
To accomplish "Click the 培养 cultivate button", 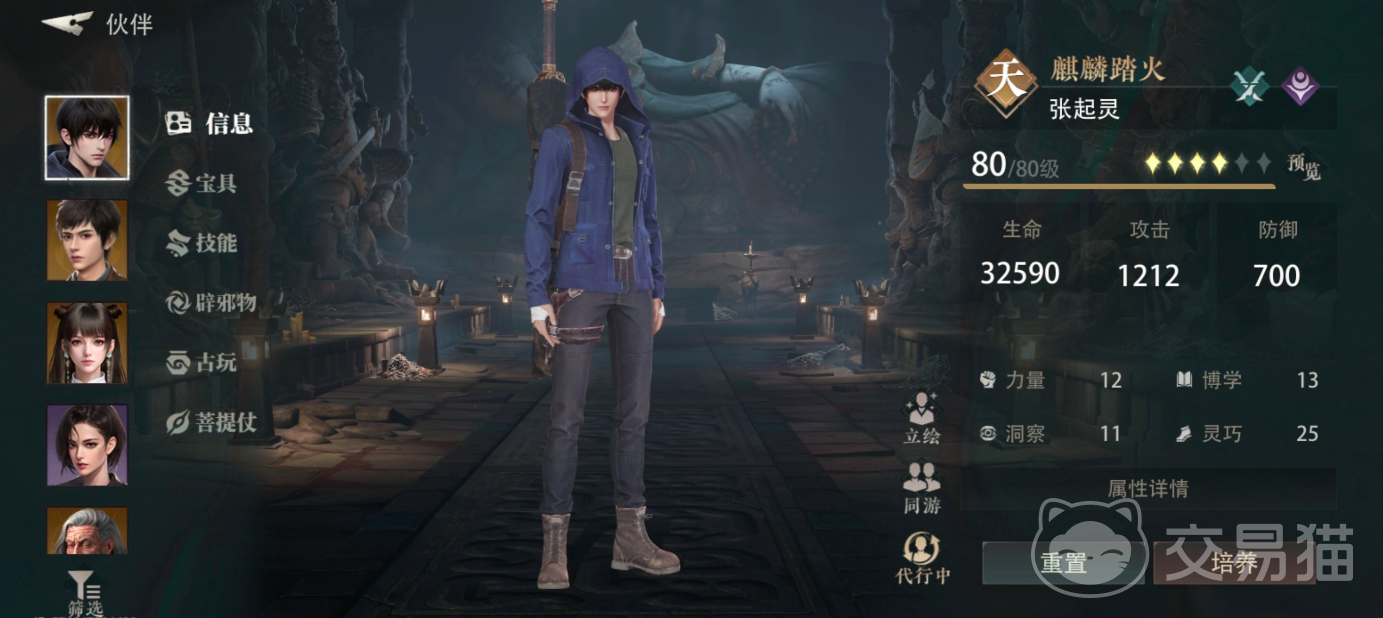I will pyautogui.click(x=1234, y=563).
